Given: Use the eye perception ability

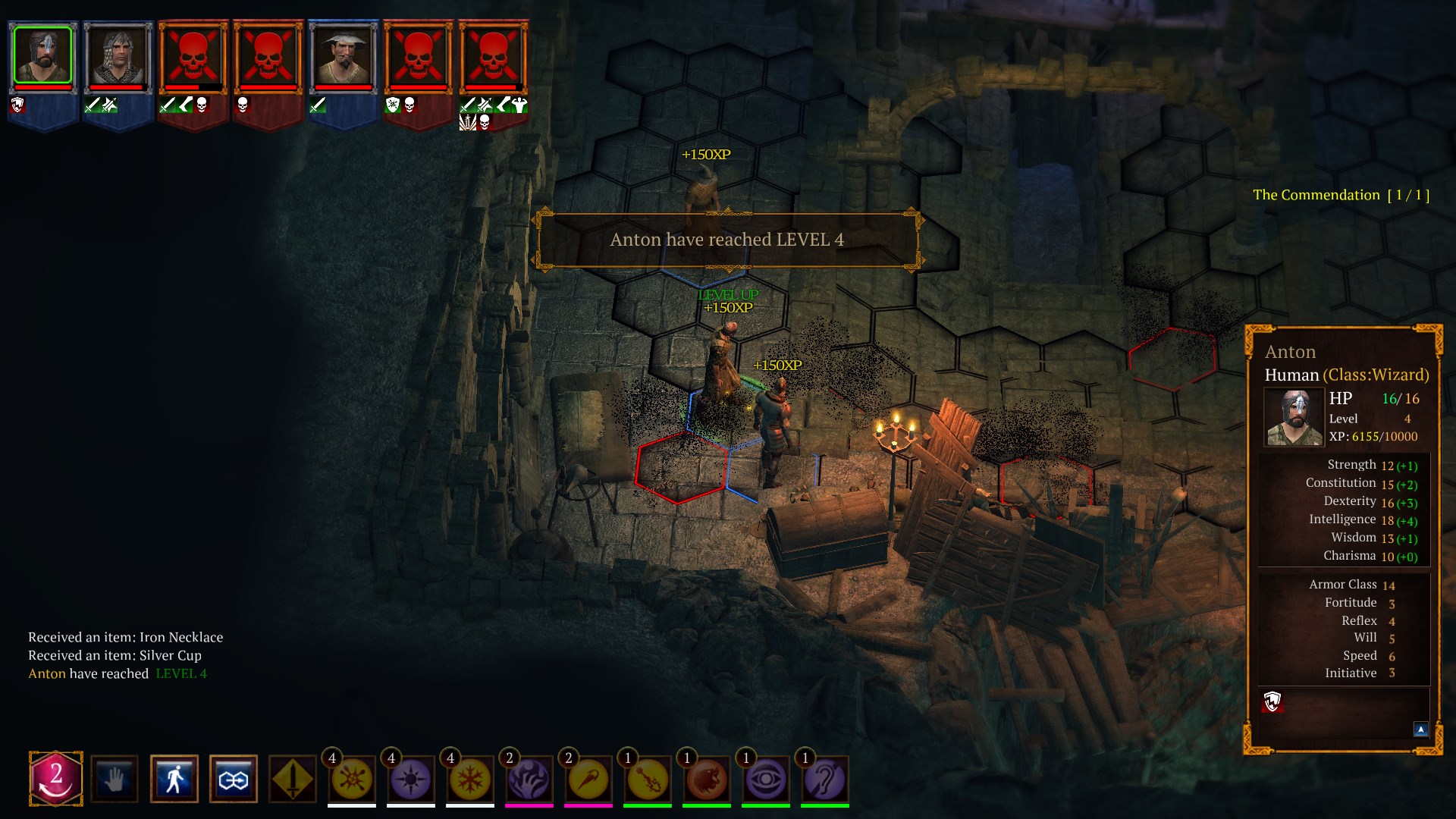Looking at the screenshot, I should (x=766, y=779).
